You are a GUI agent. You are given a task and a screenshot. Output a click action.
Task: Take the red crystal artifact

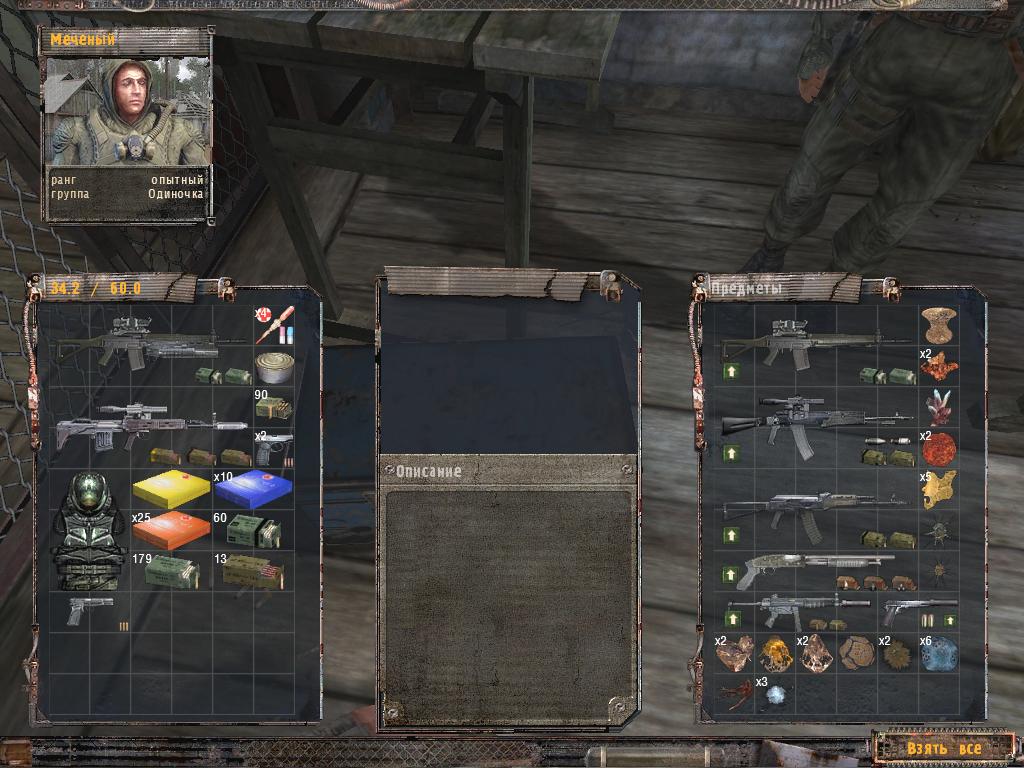(939, 406)
